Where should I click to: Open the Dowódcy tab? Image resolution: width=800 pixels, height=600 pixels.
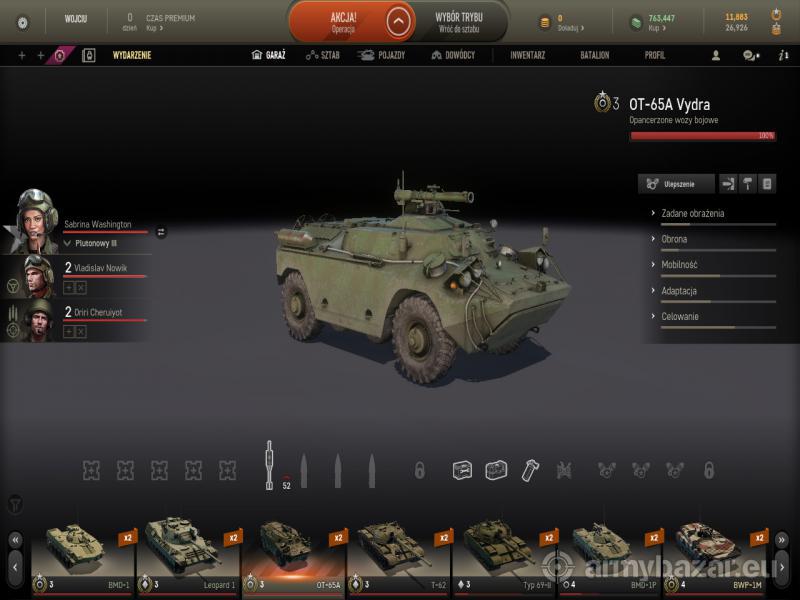pyautogui.click(x=453, y=55)
